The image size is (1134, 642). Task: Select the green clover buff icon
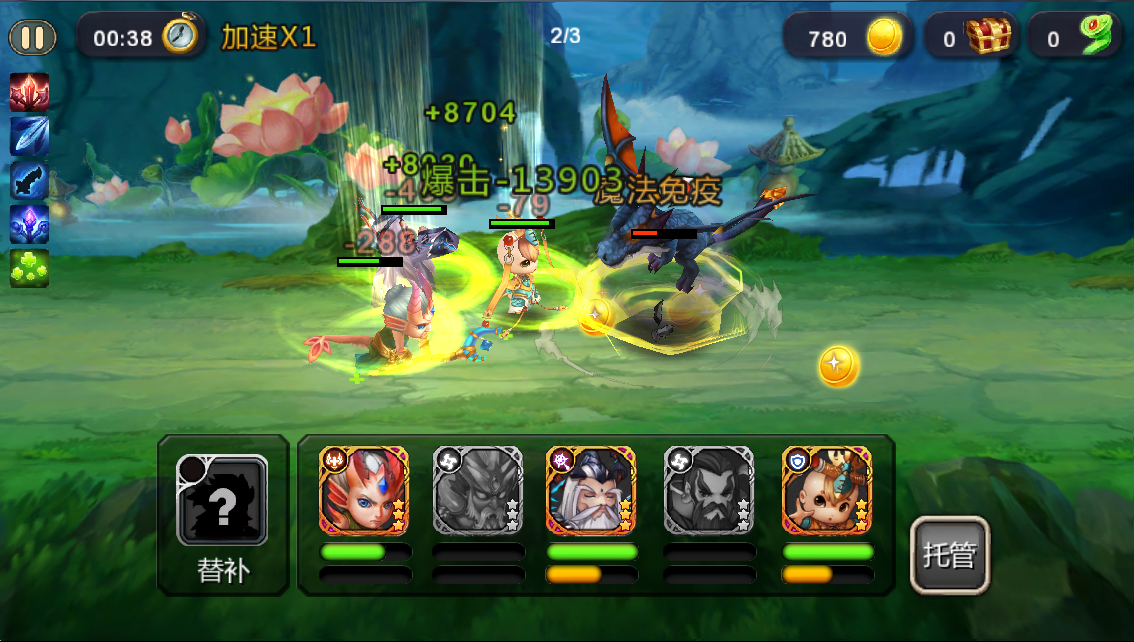pos(29,268)
